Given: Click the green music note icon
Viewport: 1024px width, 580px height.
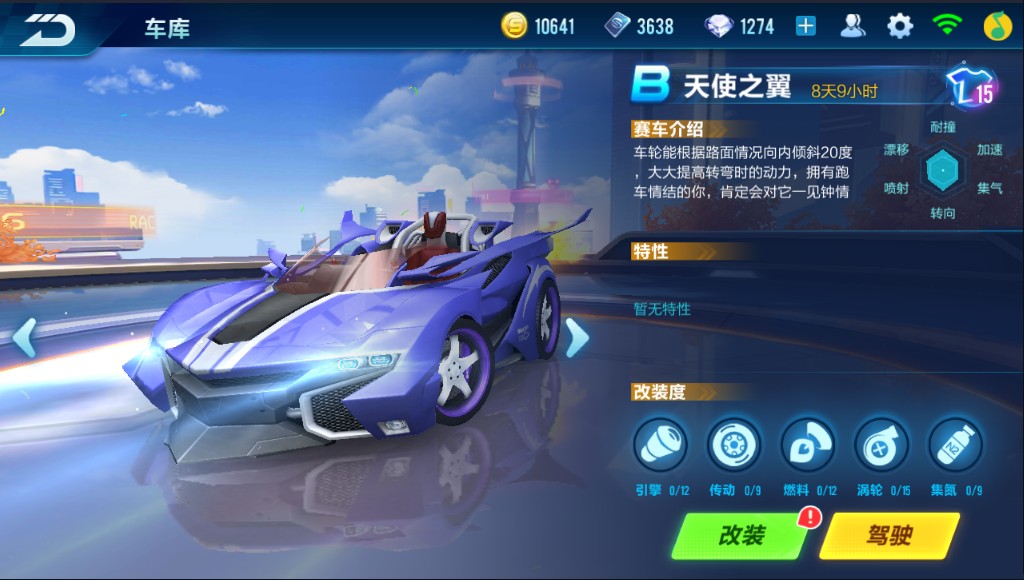Looking at the screenshot, I should coord(997,27).
